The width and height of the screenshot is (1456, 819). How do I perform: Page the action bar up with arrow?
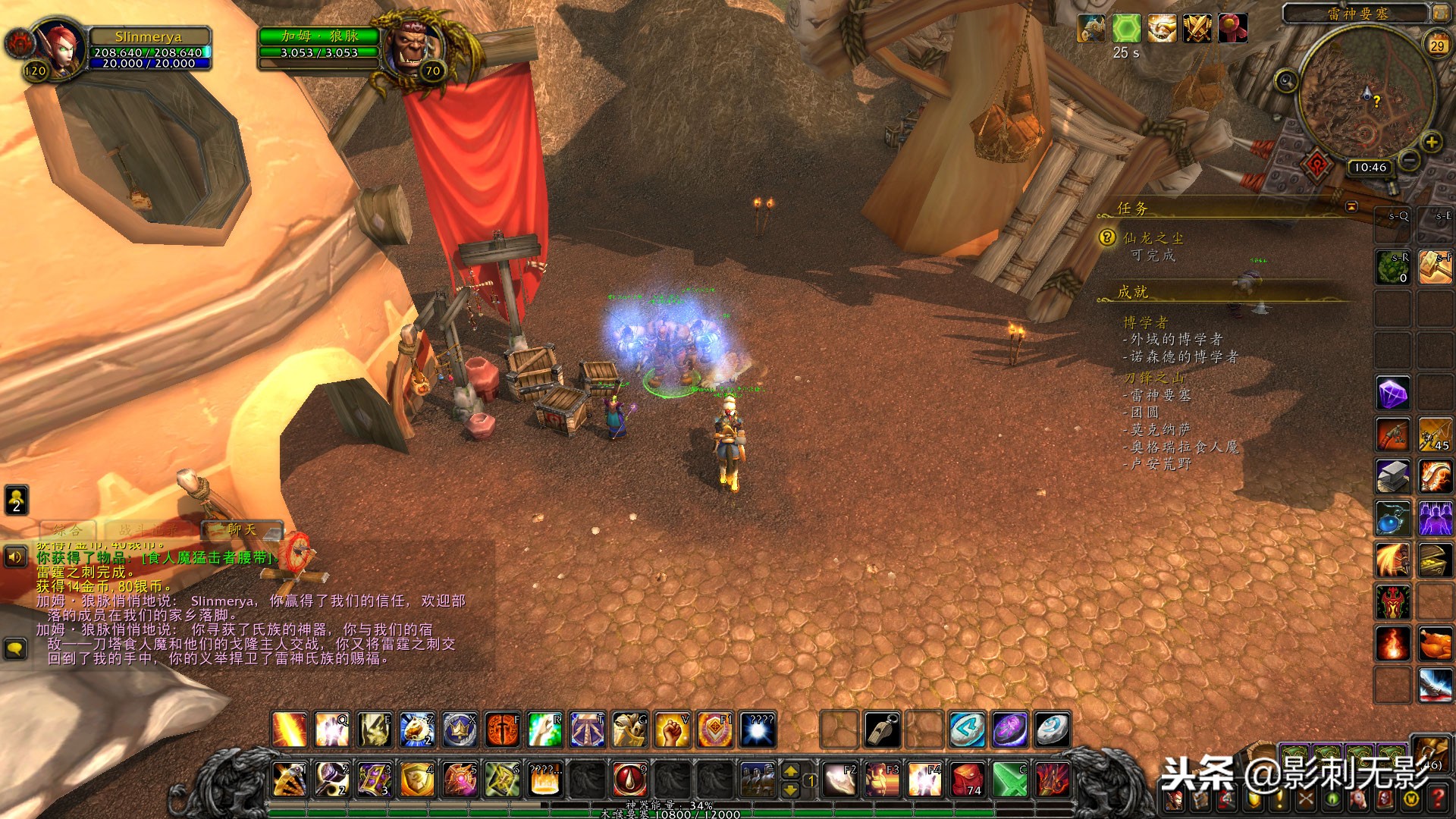click(x=790, y=771)
